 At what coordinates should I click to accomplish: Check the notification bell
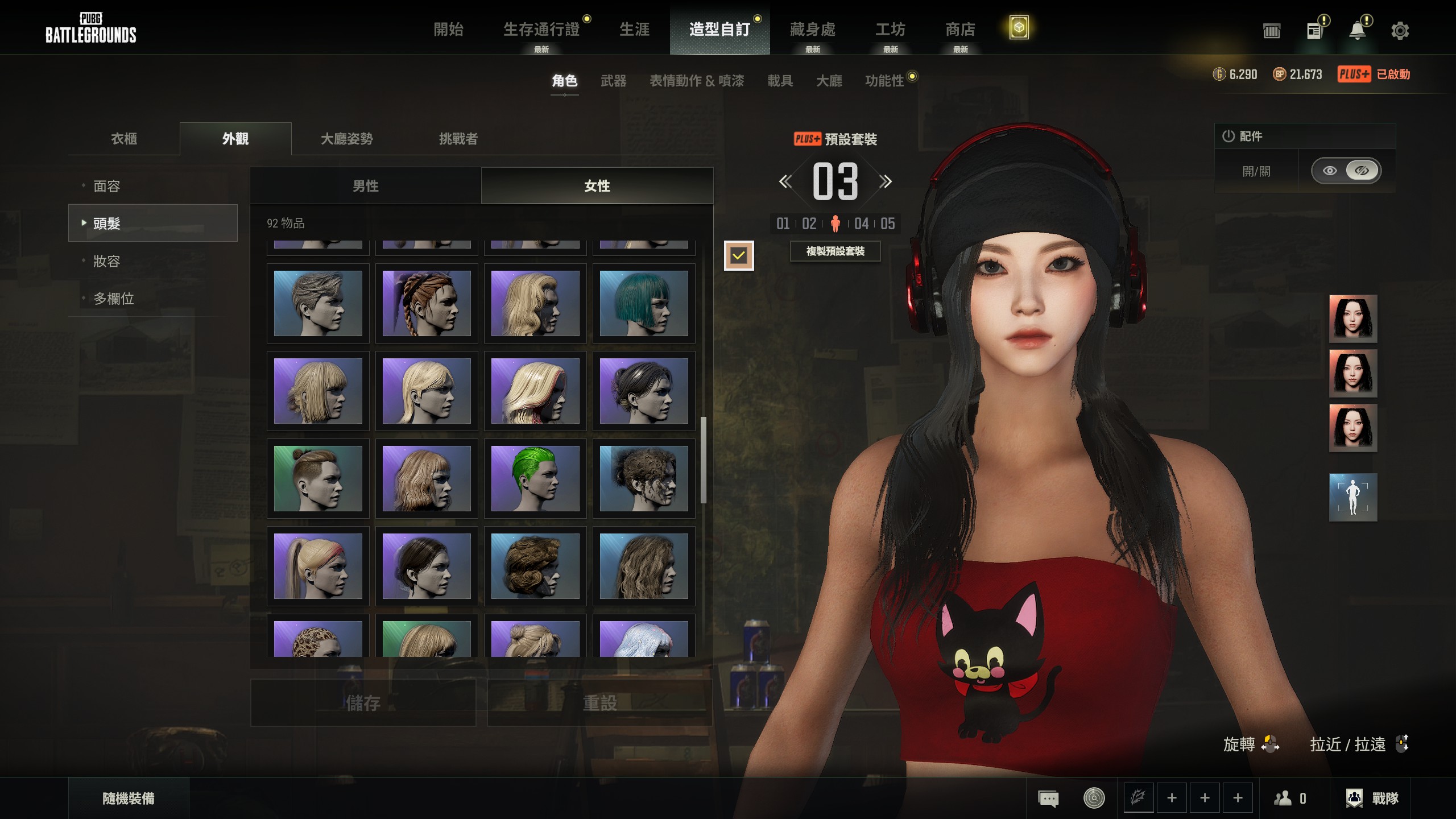[1358, 31]
